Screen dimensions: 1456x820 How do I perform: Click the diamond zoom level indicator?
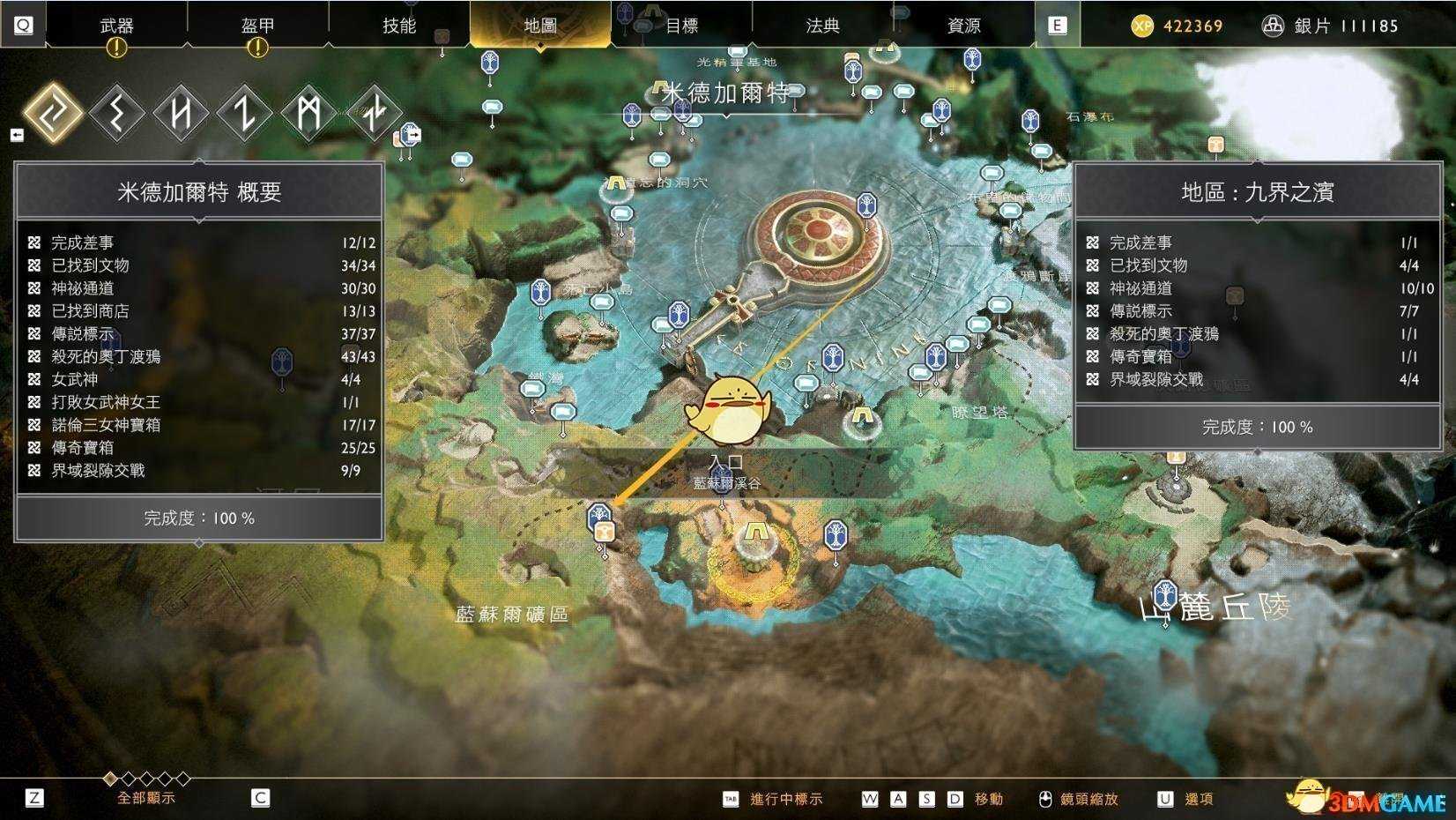(x=110, y=779)
